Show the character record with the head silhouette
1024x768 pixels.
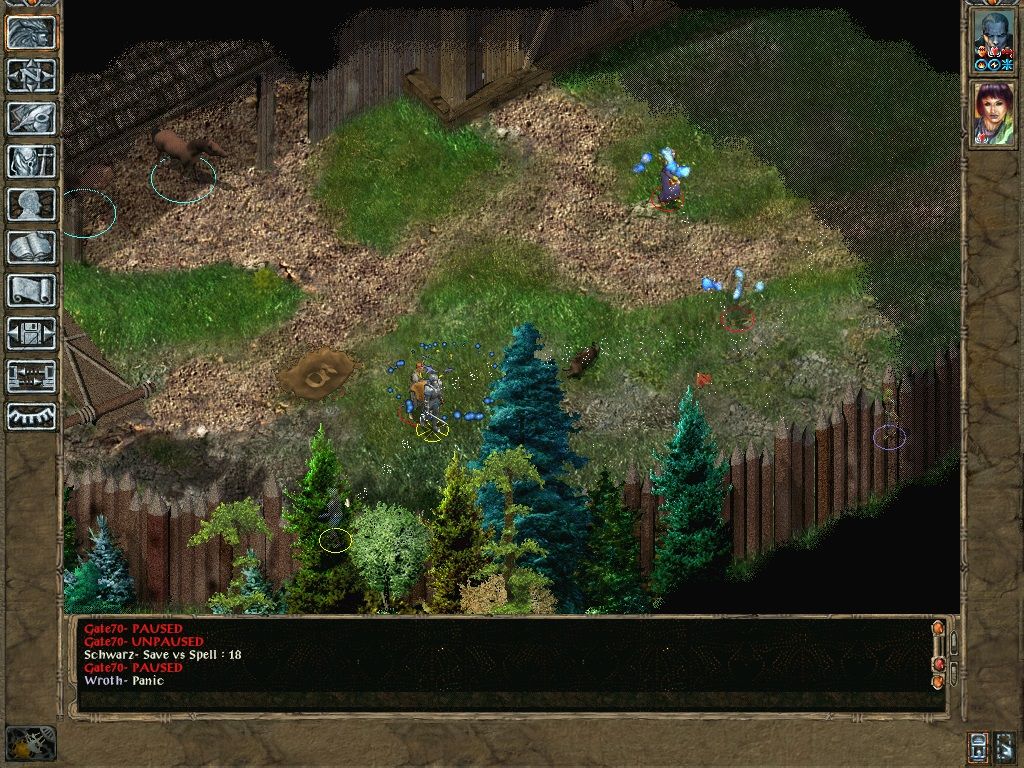pyautogui.click(x=31, y=204)
